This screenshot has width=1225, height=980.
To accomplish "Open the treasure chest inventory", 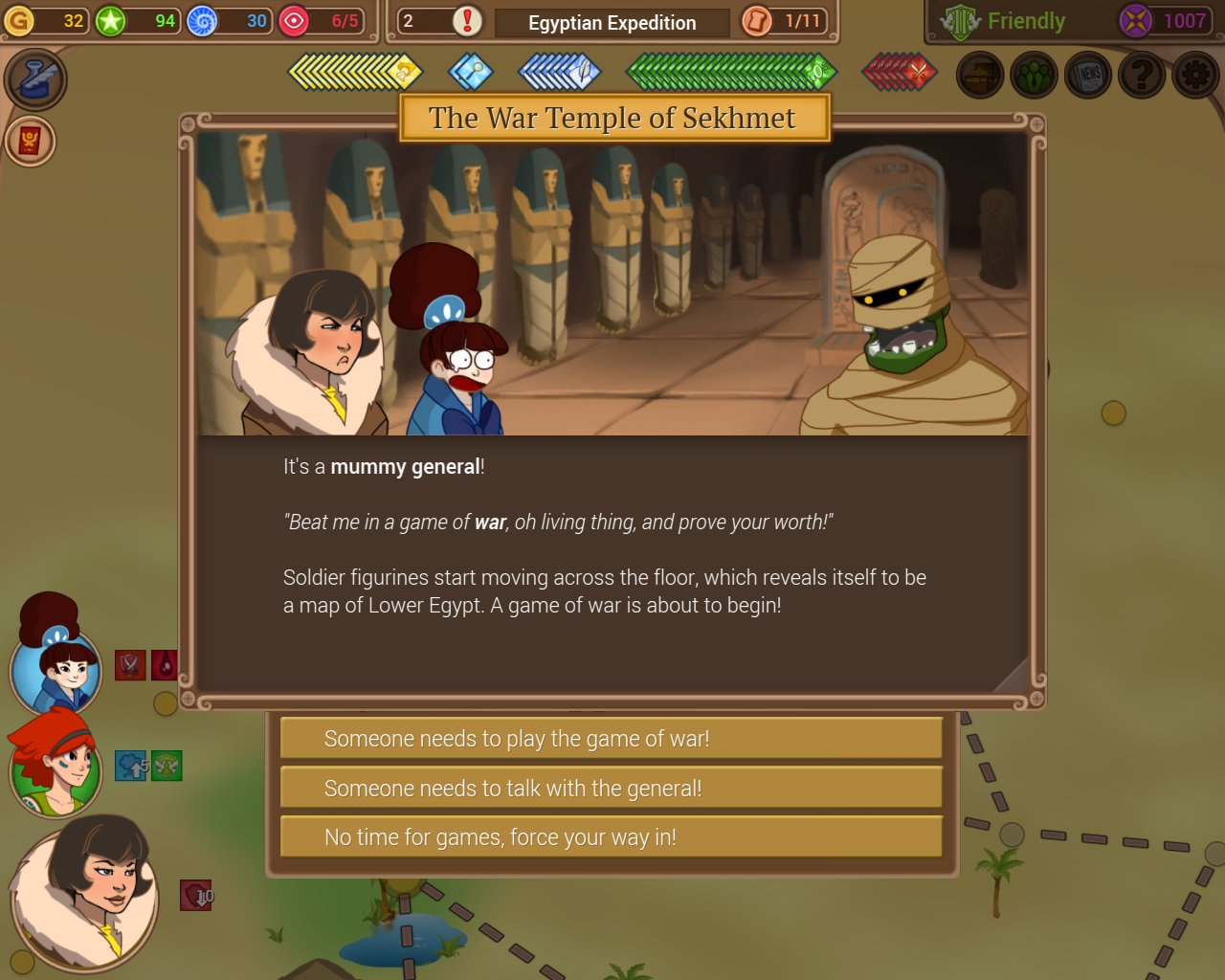I will coord(980,74).
